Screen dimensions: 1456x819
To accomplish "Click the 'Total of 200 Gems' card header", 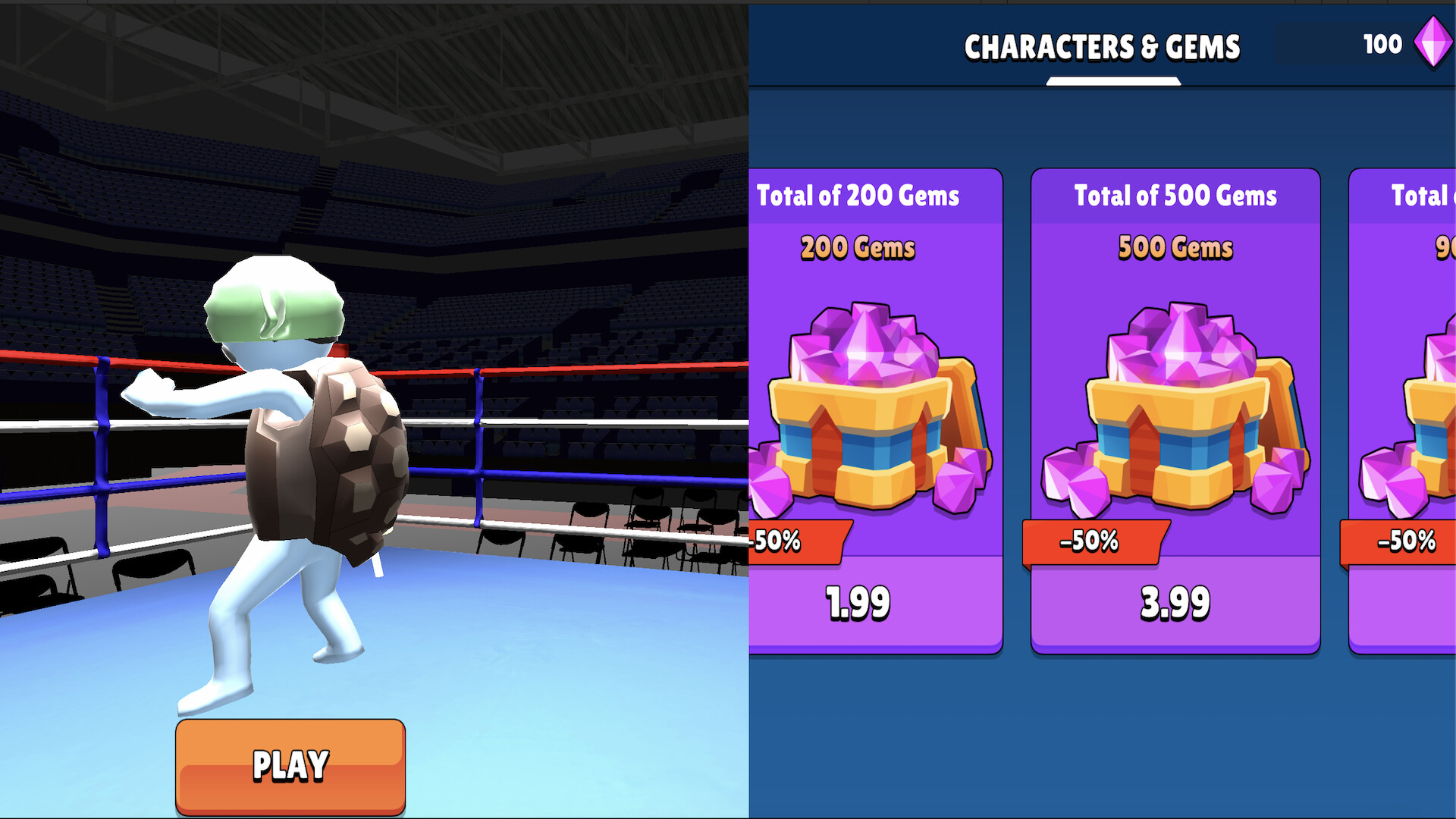I will point(858,196).
